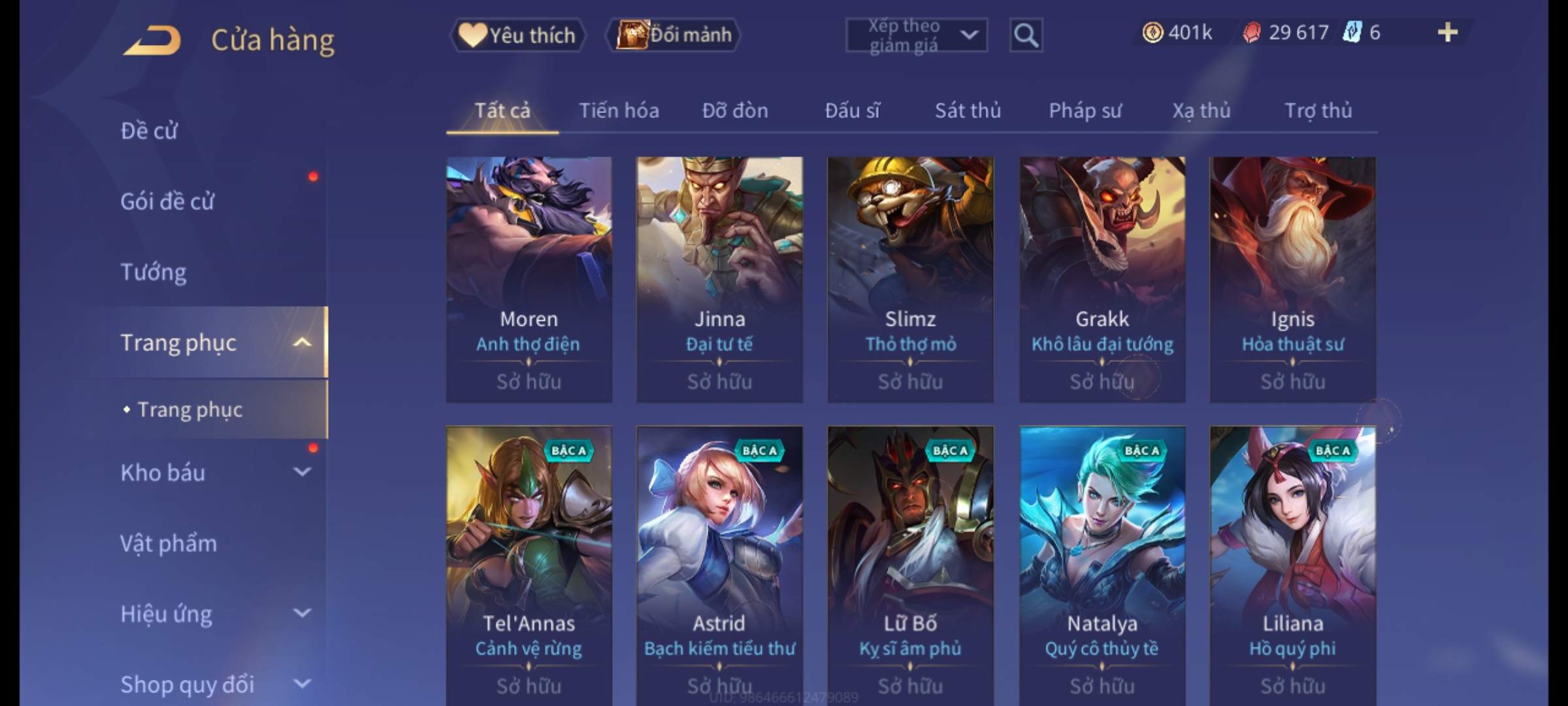The height and width of the screenshot is (706, 1568).
Task: Choose the Slimz Thỏ thợ mỏ skin
Action: click(910, 279)
